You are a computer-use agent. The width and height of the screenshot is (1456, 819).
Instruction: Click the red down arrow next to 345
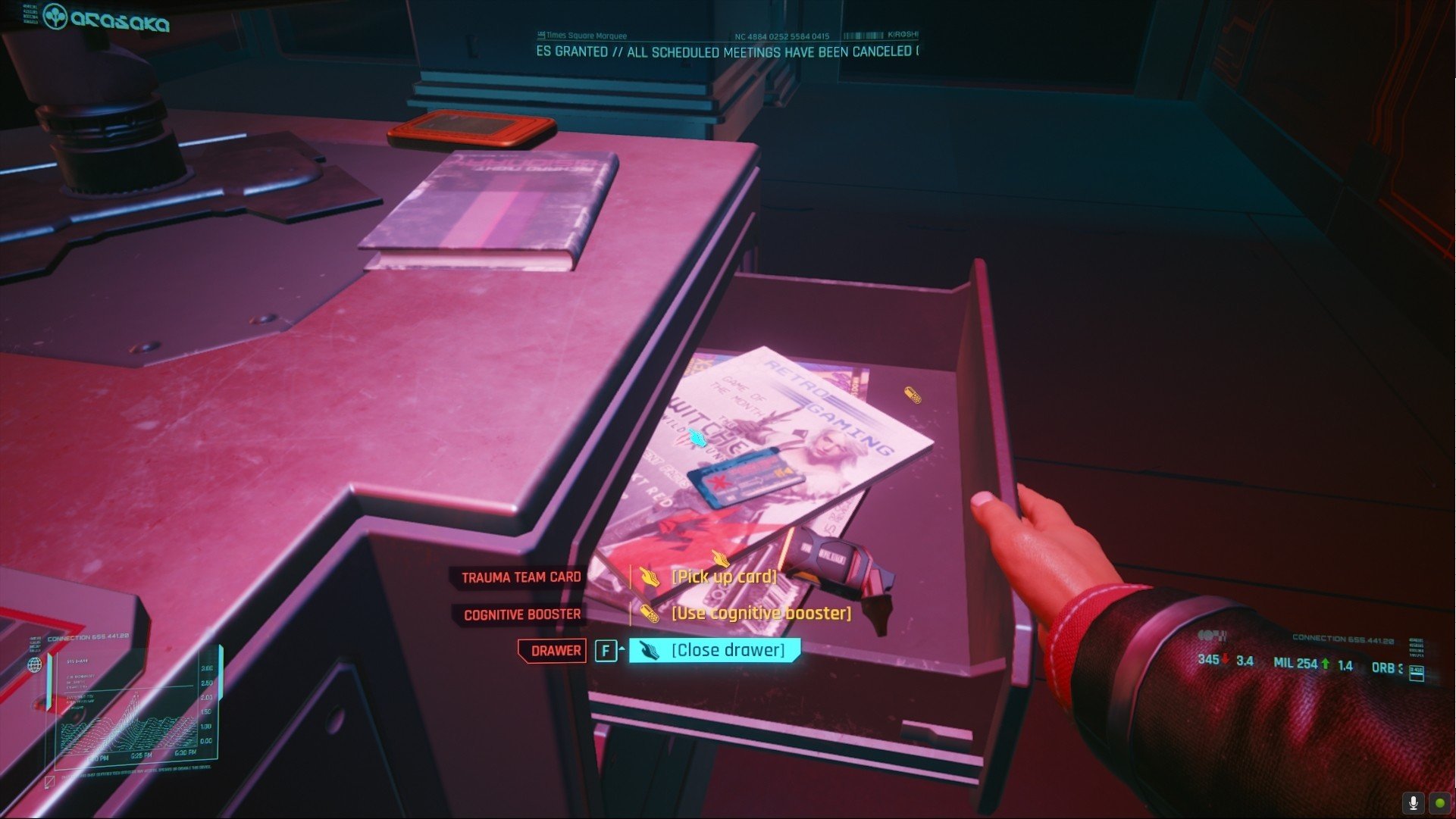coord(1225,660)
